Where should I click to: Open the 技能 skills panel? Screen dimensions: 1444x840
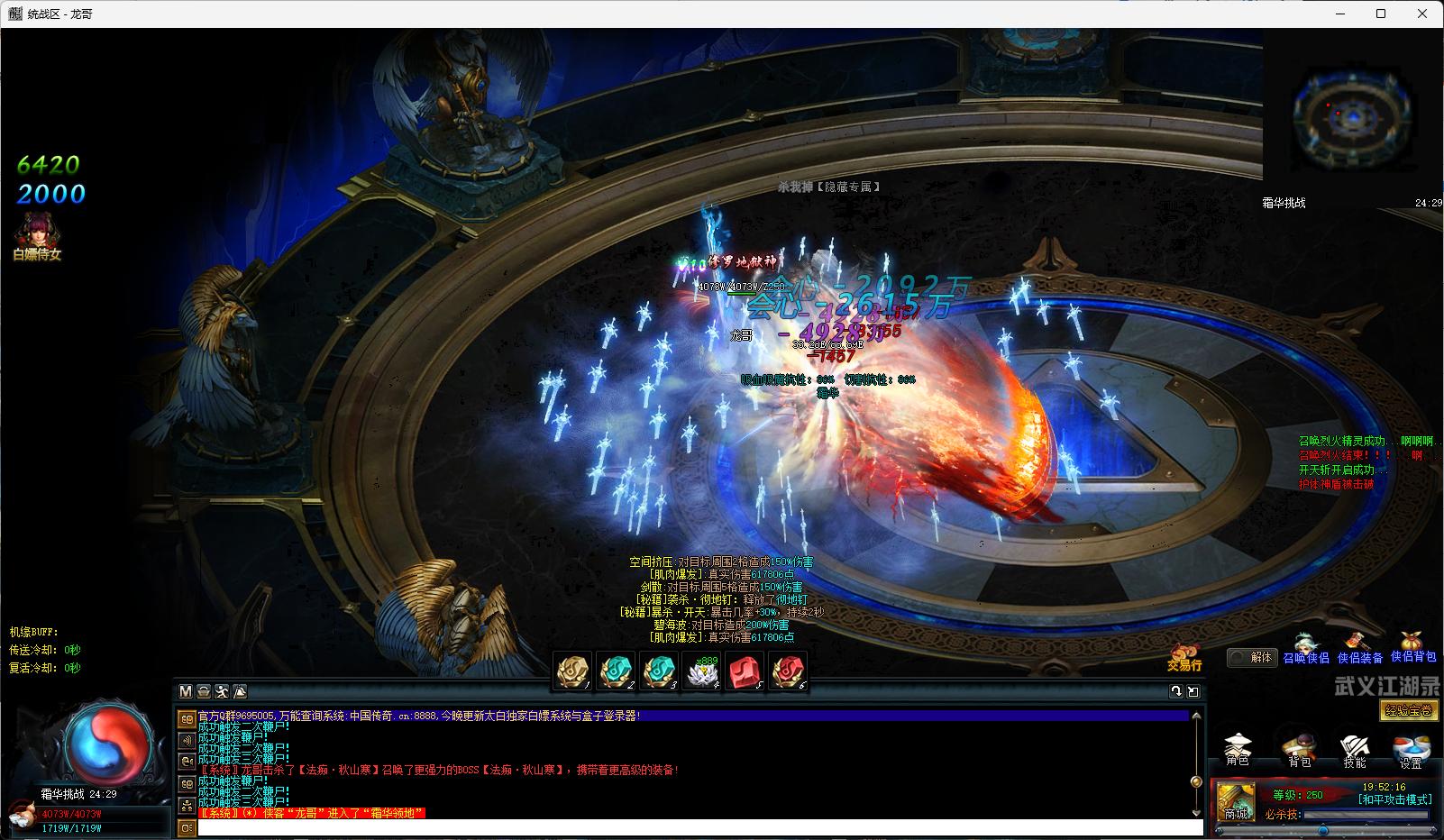click(x=1354, y=750)
